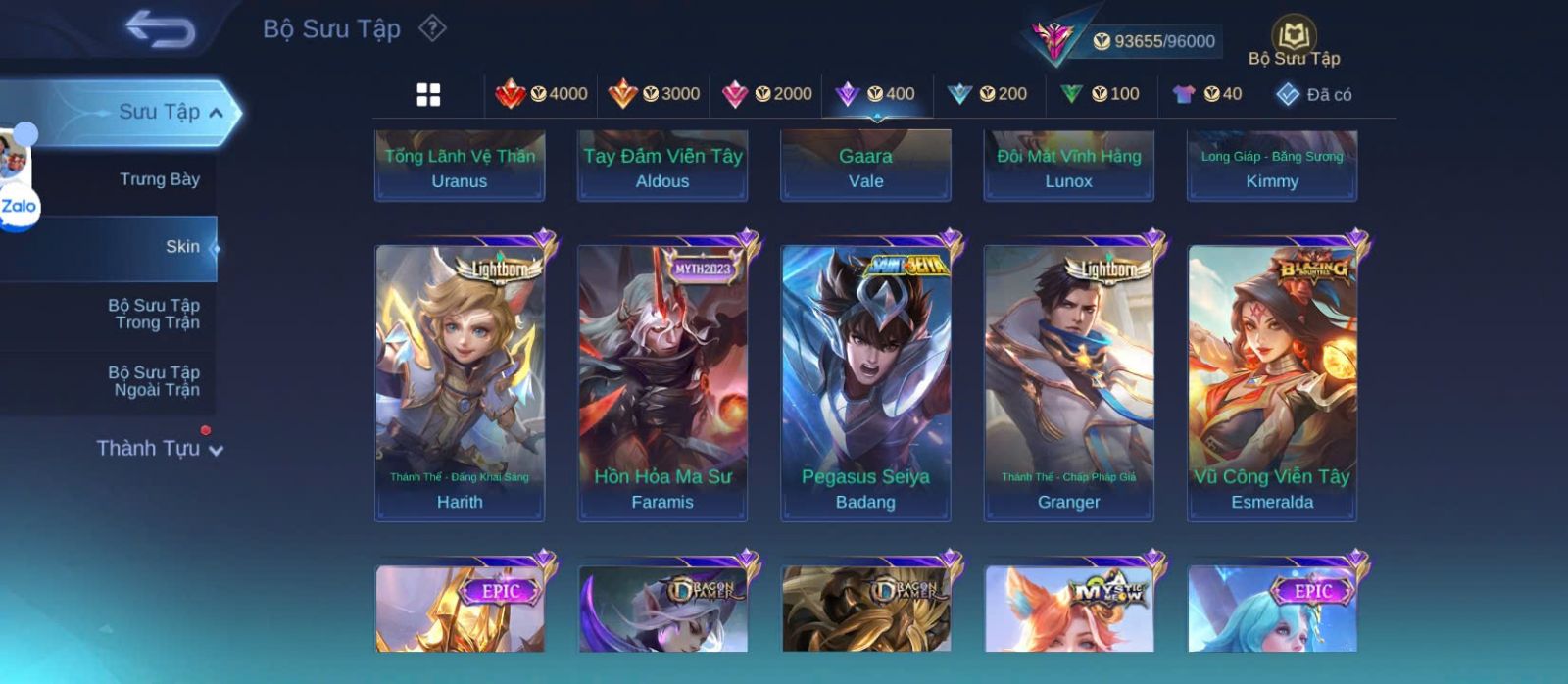Switch to the Đã có owned filter
The image size is (1568, 684).
(x=1313, y=94)
